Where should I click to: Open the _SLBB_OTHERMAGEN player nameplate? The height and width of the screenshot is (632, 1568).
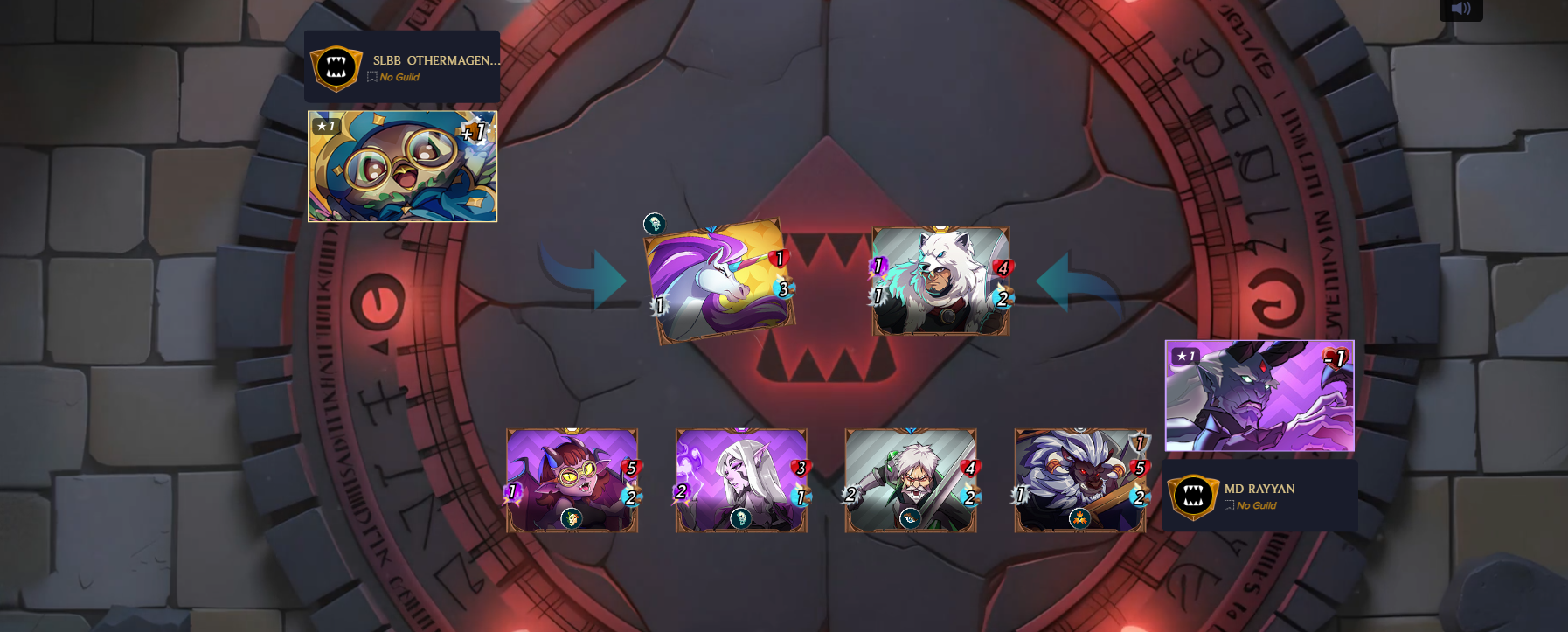(402, 67)
